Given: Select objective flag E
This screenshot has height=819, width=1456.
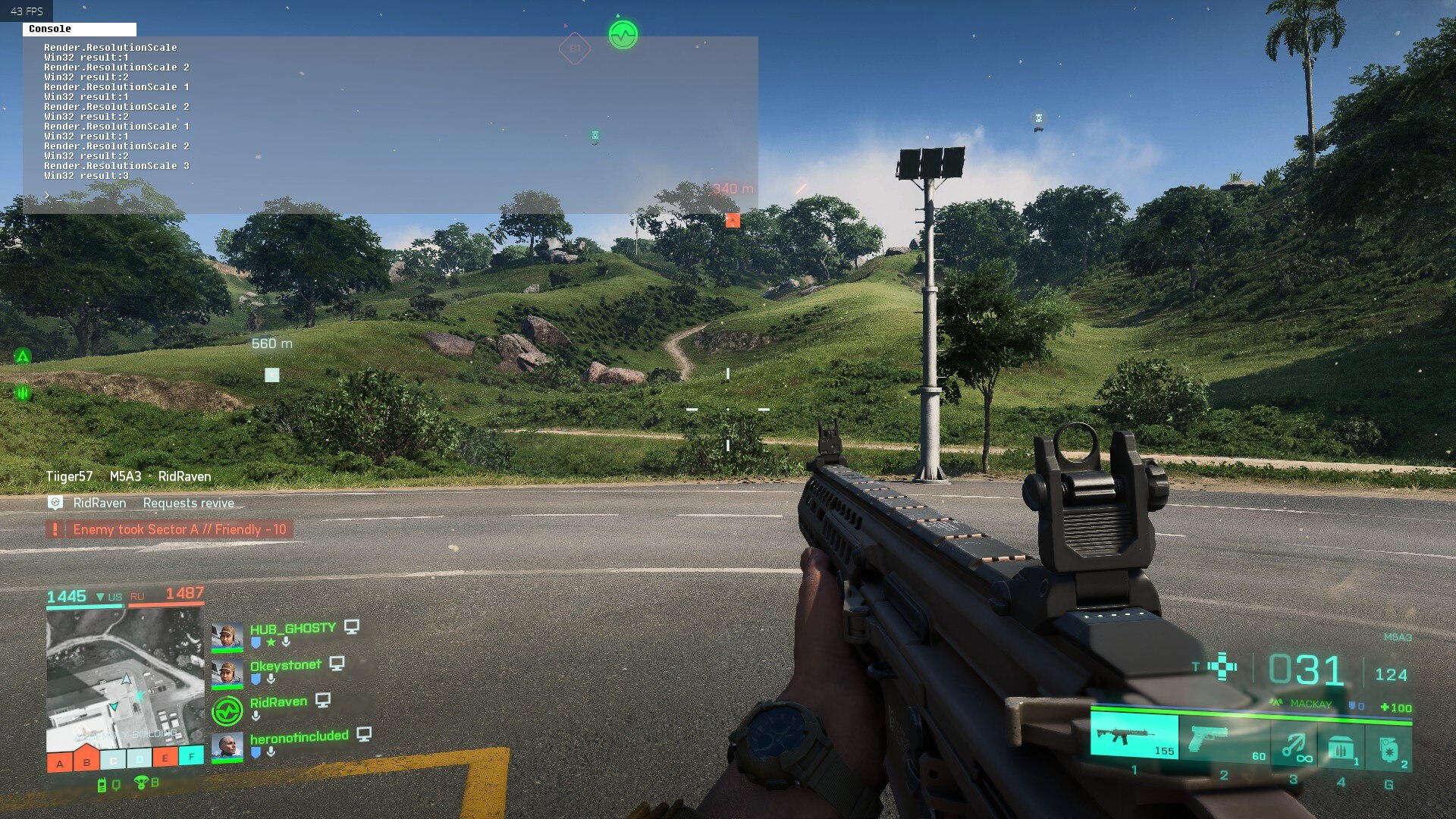Looking at the screenshot, I should click(165, 757).
